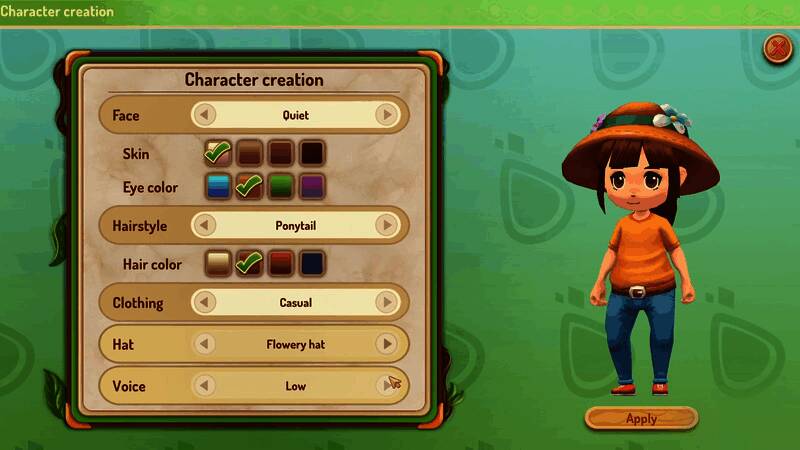Image resolution: width=800 pixels, height=450 pixels.
Task: Change Flowery hat to the next Hat
Action: 386,344
